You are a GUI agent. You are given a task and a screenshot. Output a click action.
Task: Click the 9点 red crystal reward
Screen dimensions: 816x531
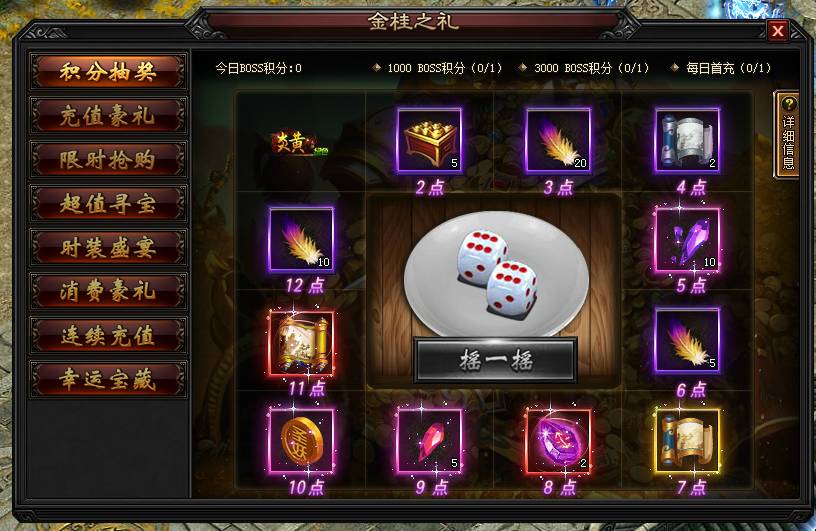(x=429, y=441)
